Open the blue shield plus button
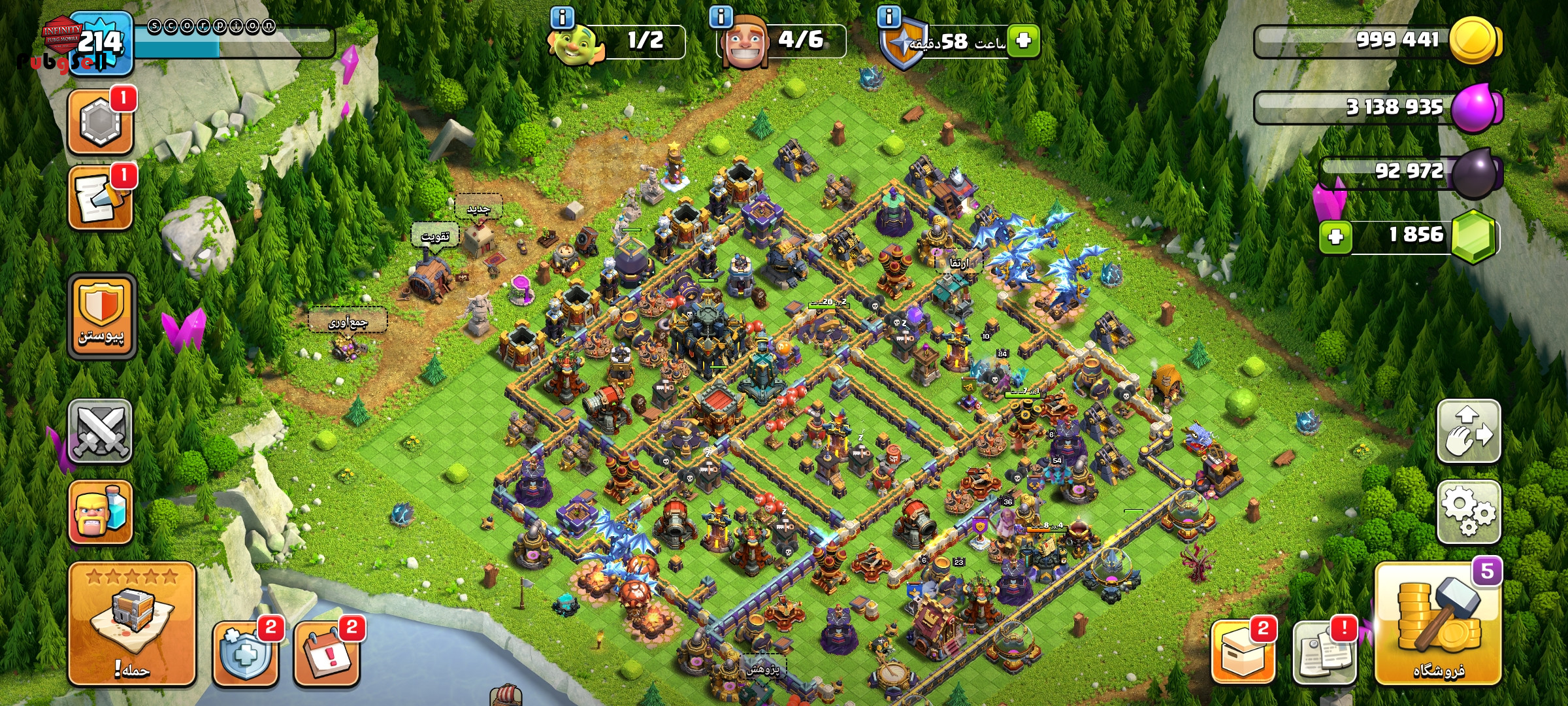Viewport: 1568px width, 706px height. click(245, 652)
